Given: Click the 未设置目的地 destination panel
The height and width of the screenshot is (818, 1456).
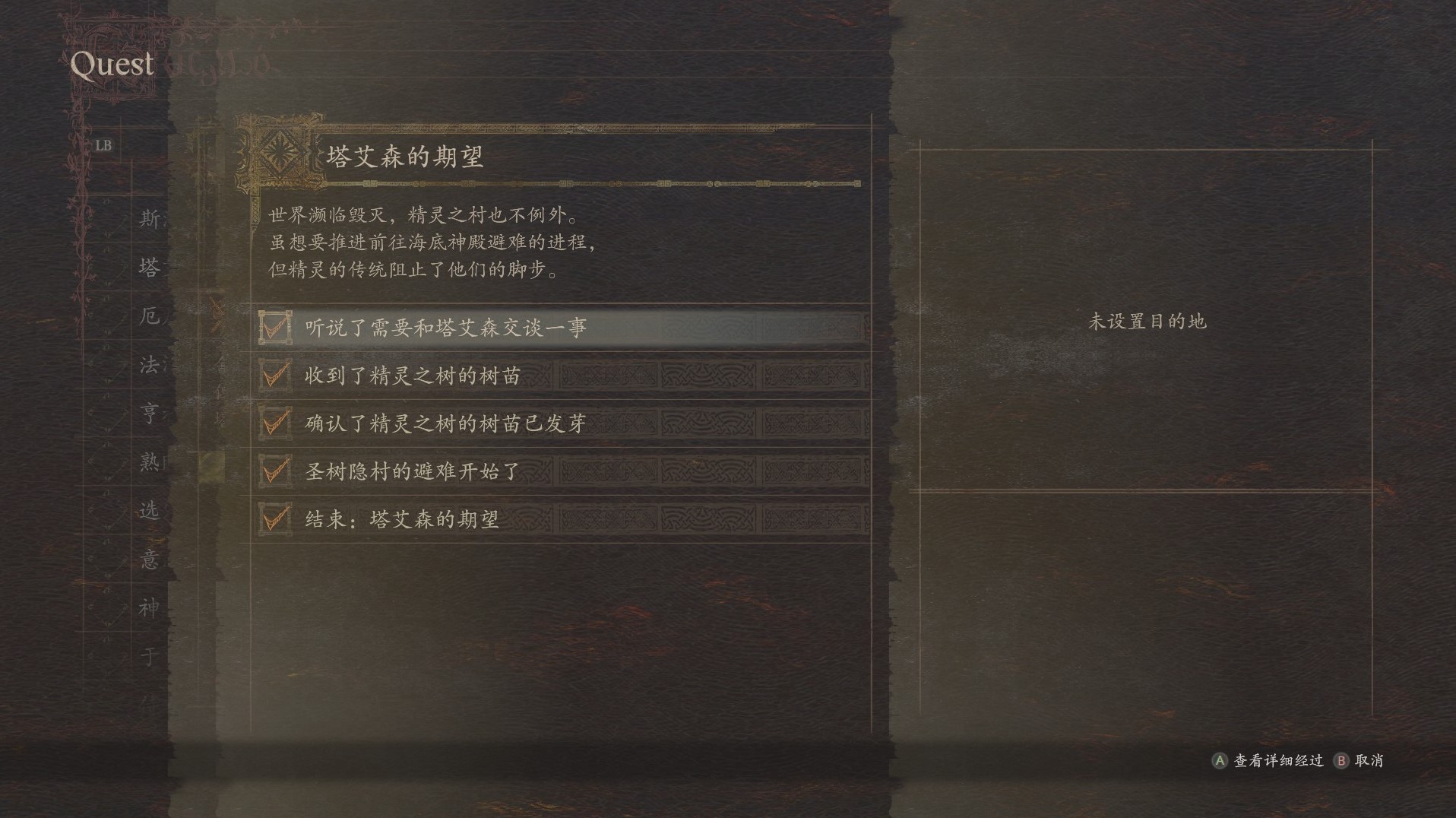Looking at the screenshot, I should pos(1149,322).
